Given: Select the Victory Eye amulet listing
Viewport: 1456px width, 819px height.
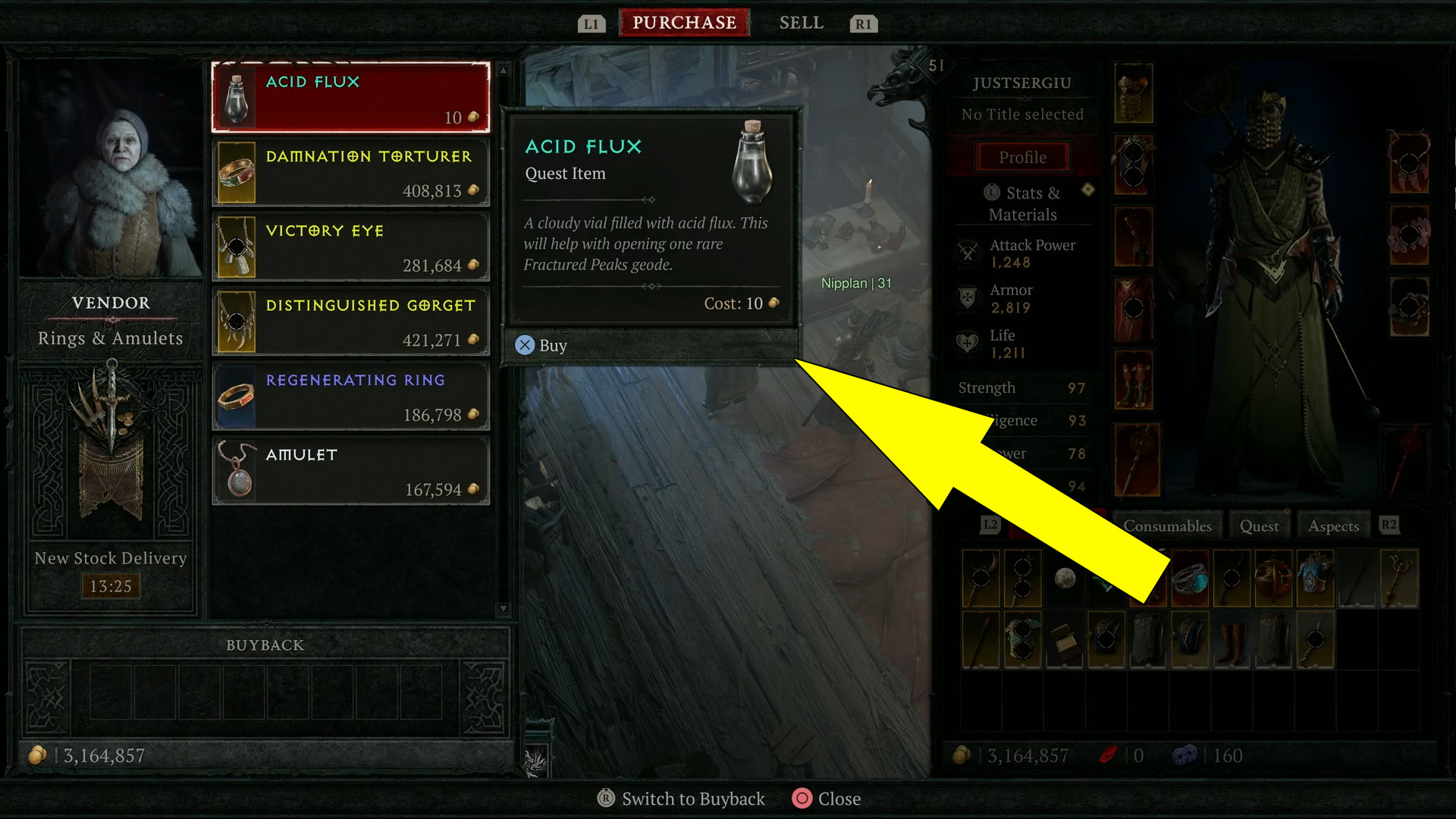Looking at the screenshot, I should pos(351,246).
